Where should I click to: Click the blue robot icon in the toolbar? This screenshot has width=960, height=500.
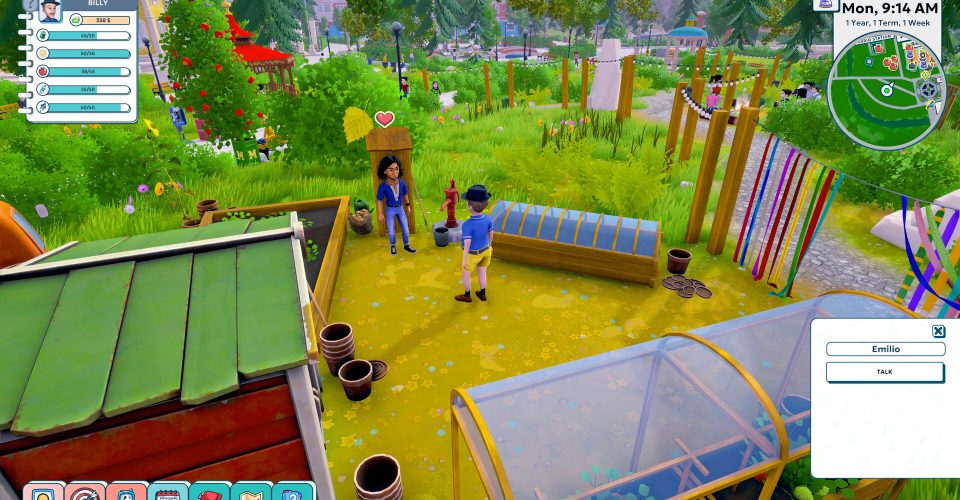point(127,493)
